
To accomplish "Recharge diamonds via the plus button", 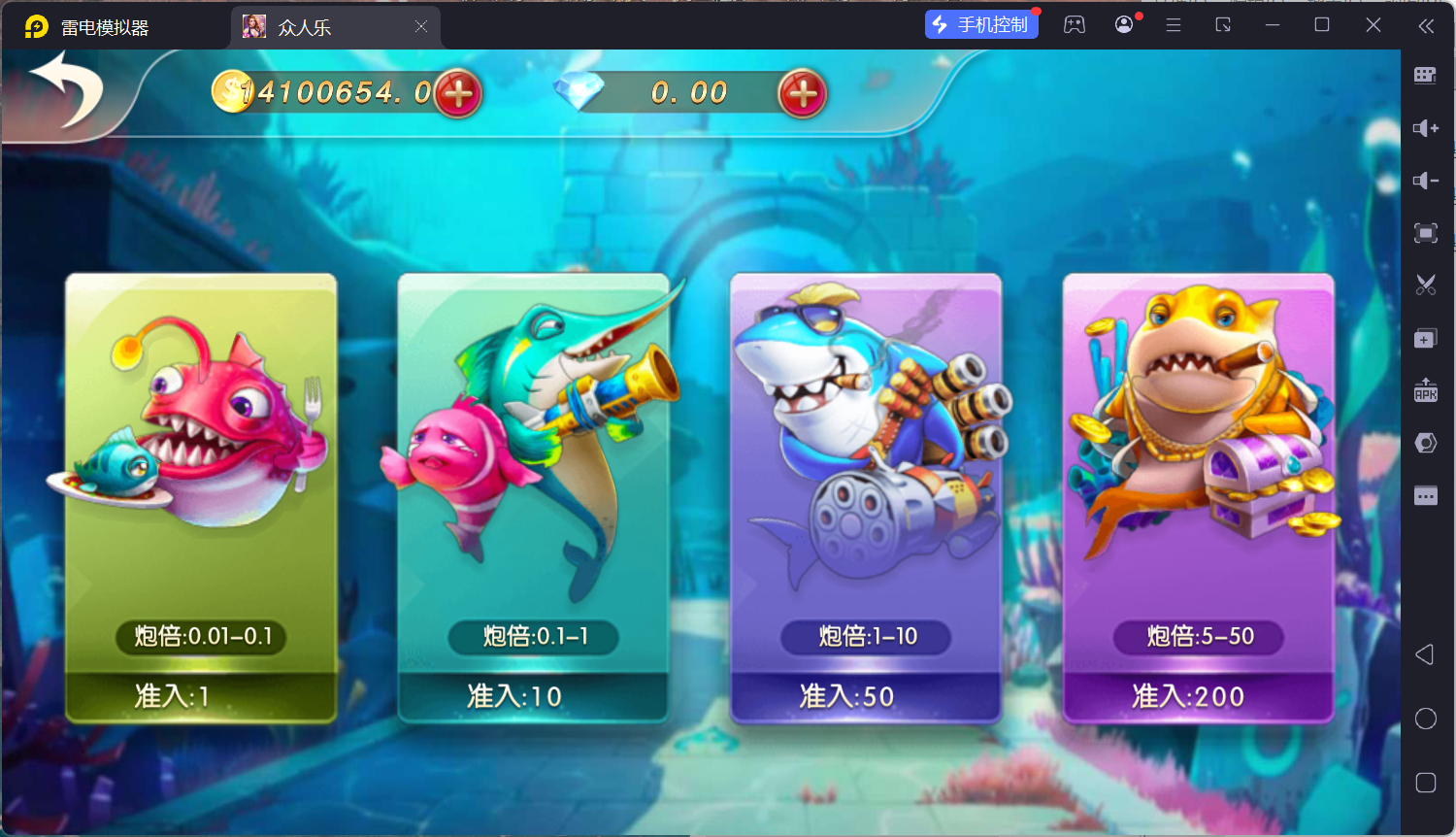I will (800, 94).
